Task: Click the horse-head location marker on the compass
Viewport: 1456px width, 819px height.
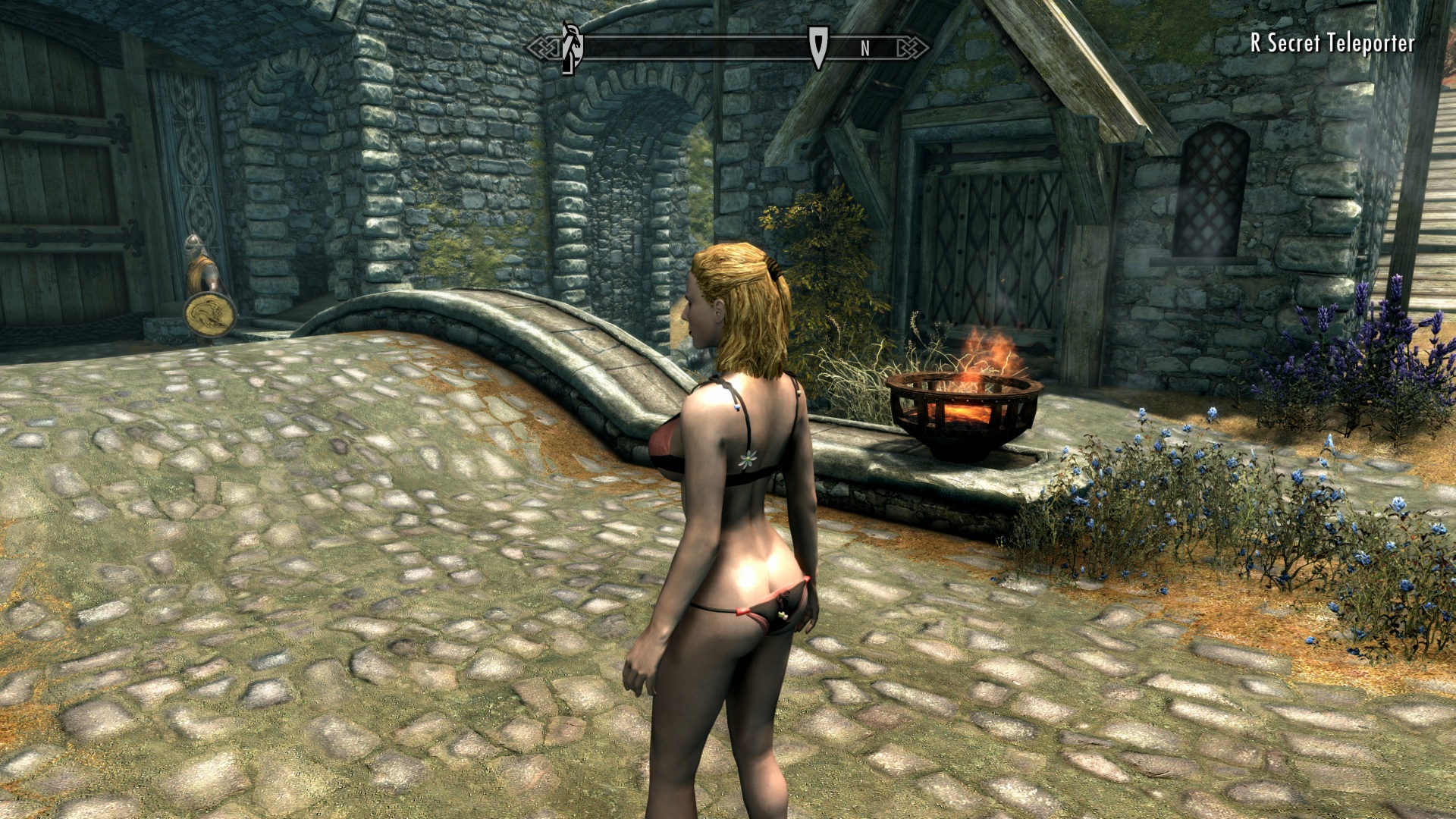Action: (572, 47)
